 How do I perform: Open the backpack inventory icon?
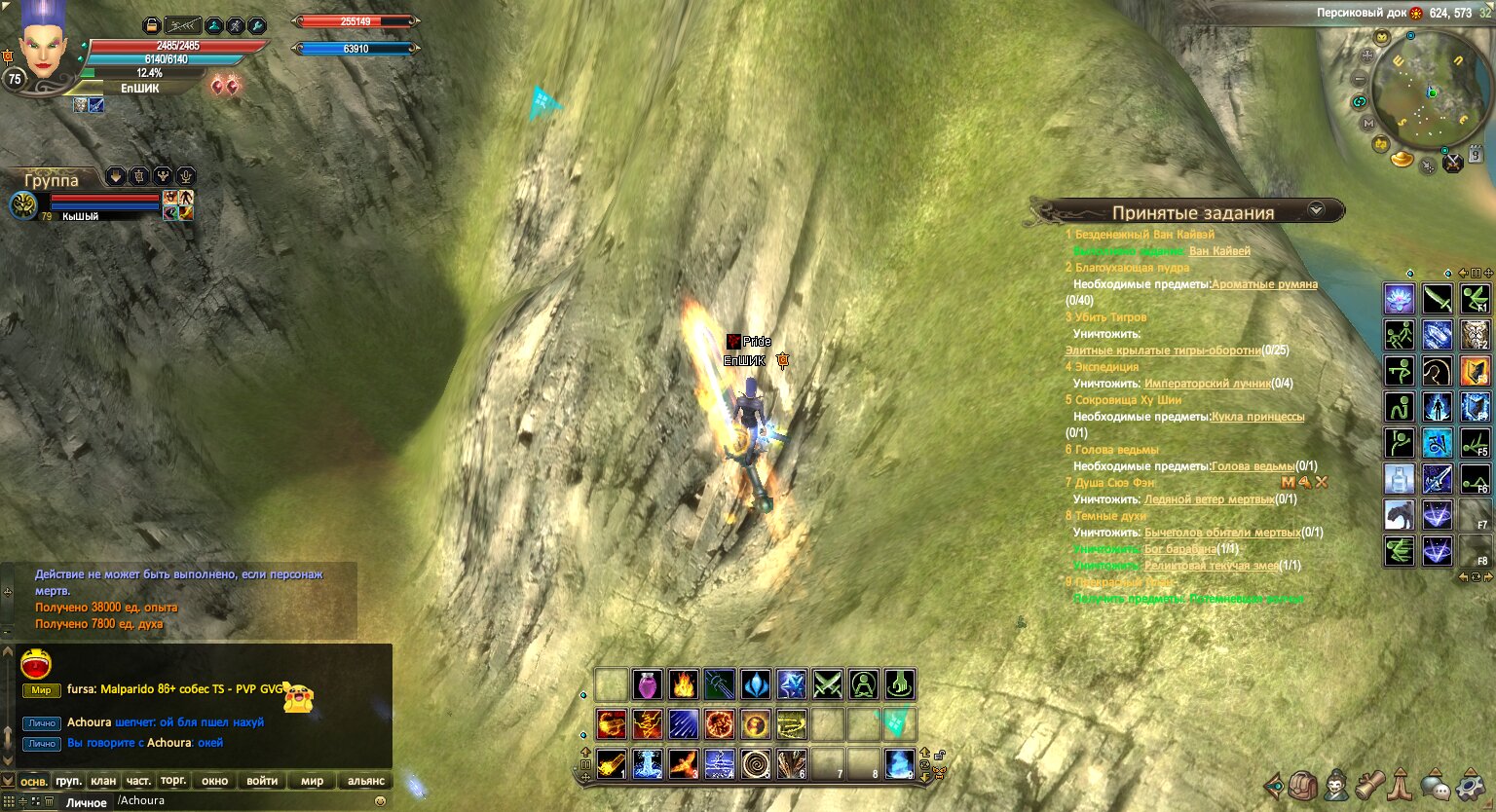[x=1303, y=785]
